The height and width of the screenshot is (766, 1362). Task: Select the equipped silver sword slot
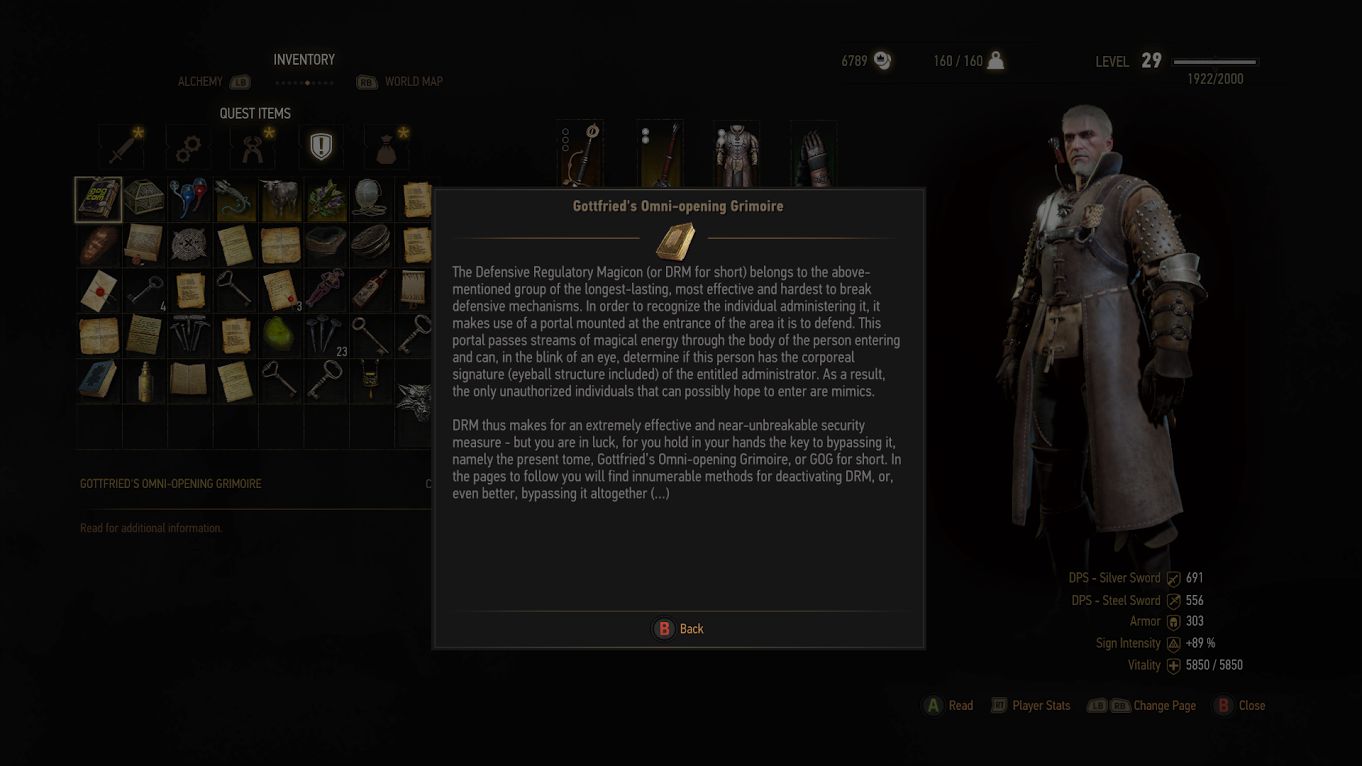[x=581, y=153]
